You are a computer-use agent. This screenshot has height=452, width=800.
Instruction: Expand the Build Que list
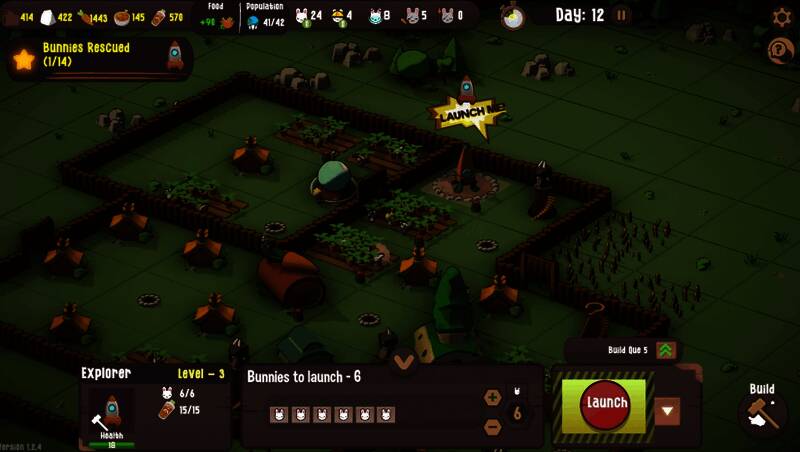[x=666, y=350]
